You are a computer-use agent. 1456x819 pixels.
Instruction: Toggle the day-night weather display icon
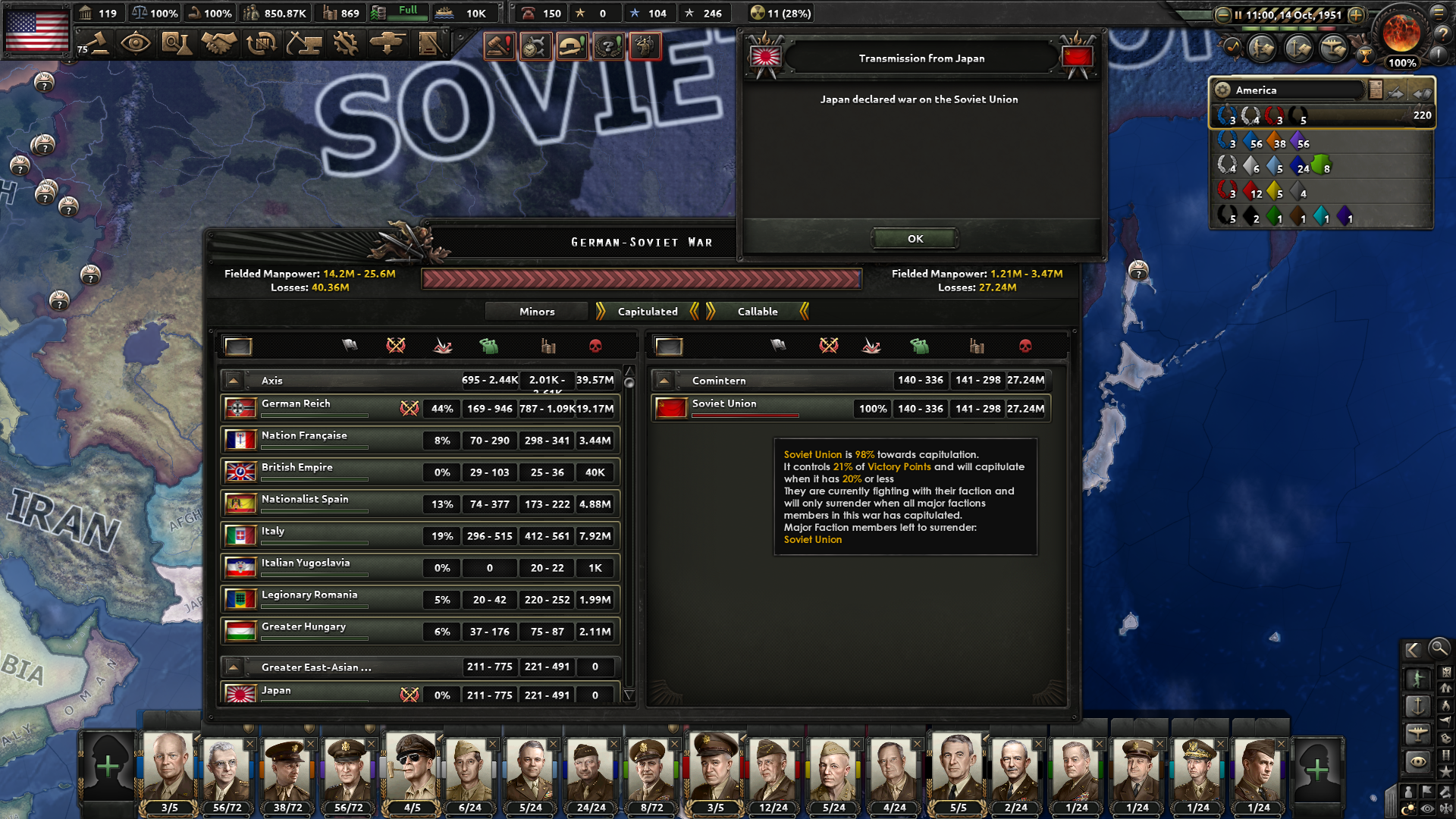[1409, 806]
